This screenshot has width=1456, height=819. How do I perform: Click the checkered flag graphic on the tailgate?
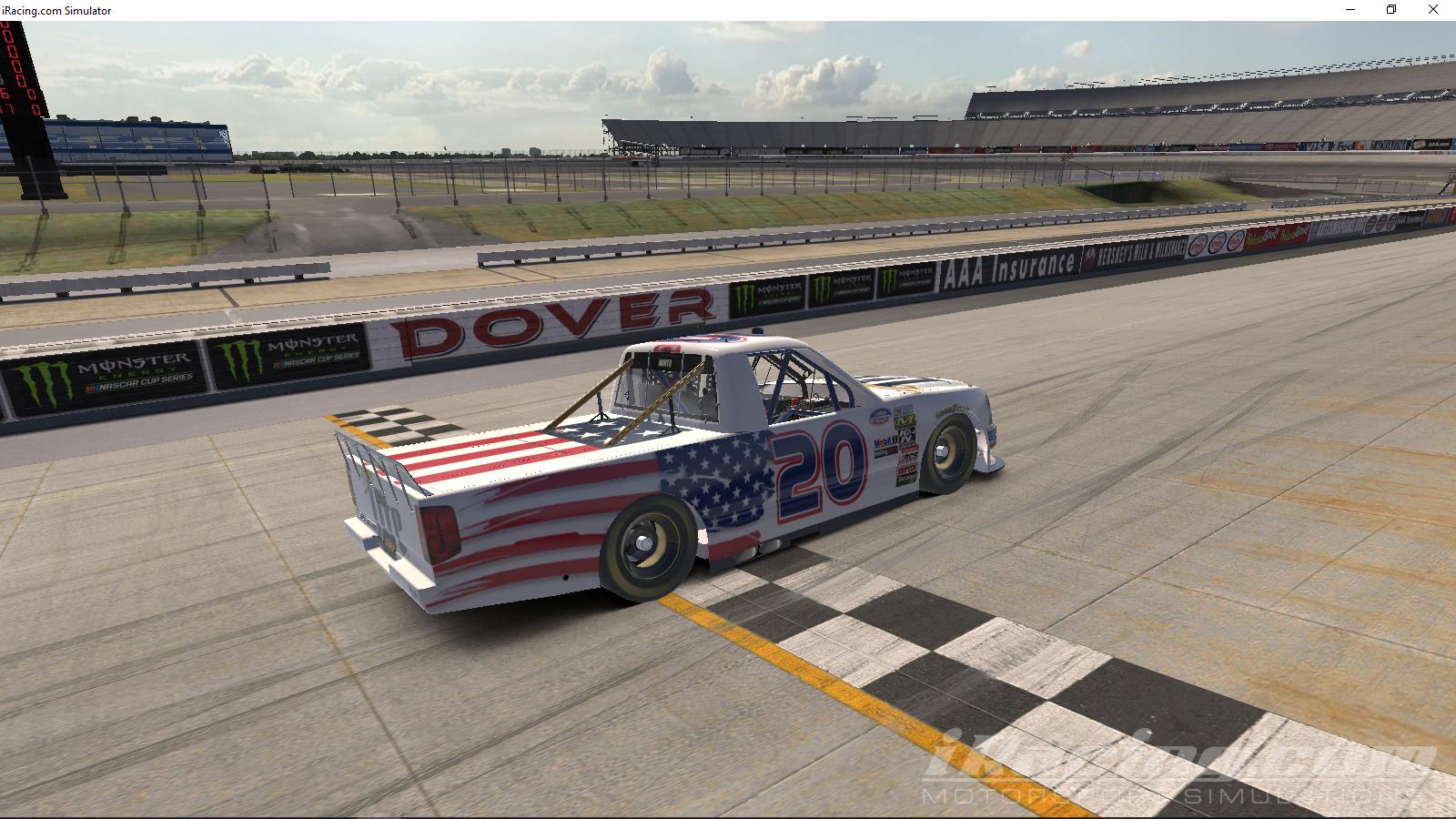coord(400,426)
